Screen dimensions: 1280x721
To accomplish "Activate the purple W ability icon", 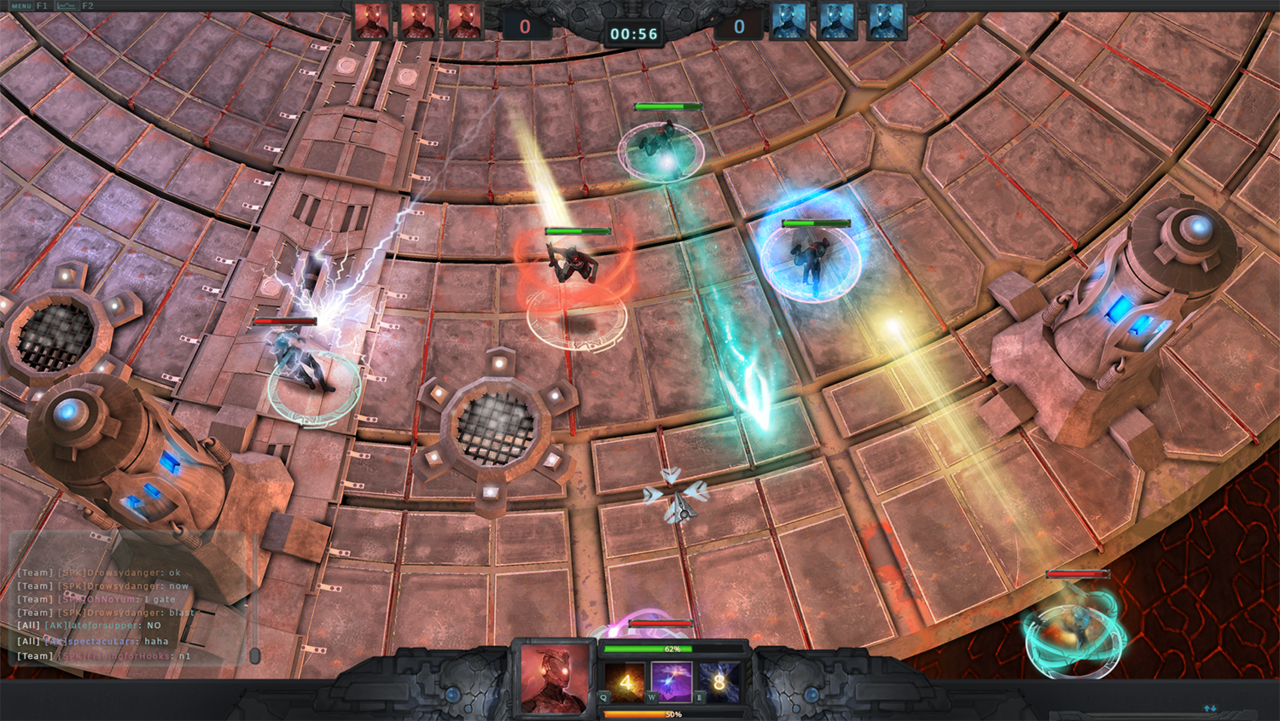I will pyautogui.click(x=672, y=682).
